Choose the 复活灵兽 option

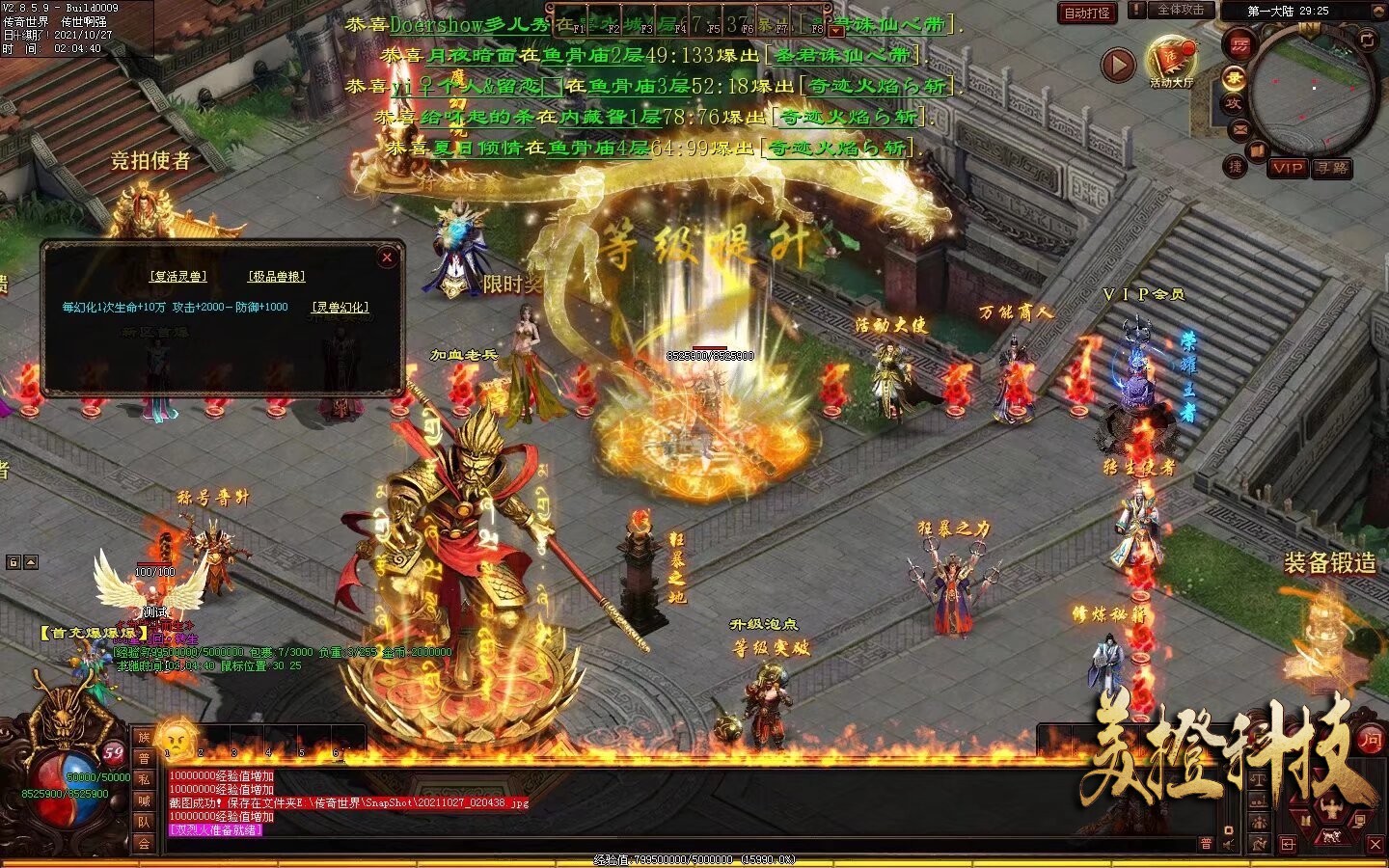[x=177, y=276]
